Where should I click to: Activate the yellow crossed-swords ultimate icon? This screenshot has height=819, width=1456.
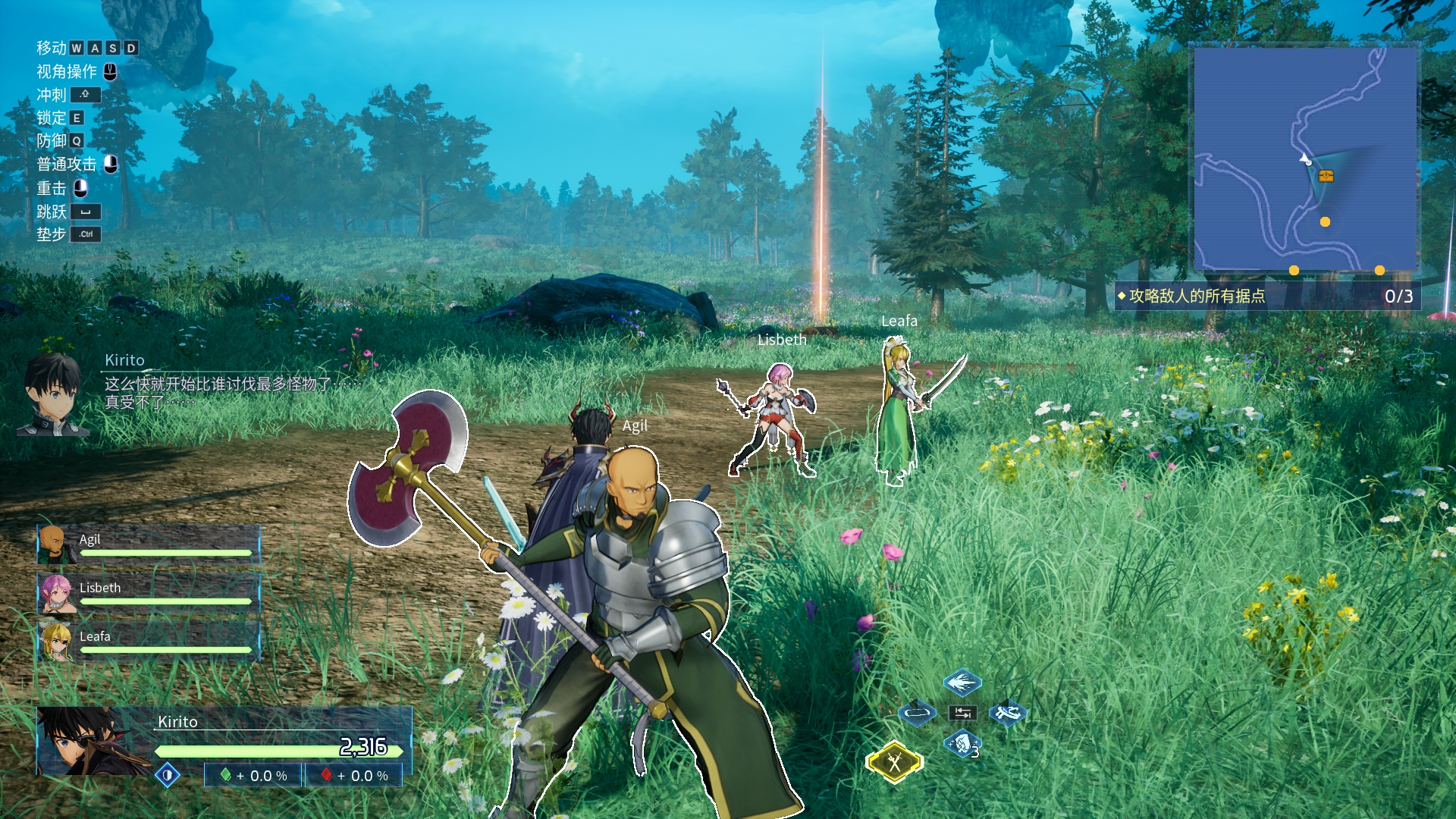point(894,761)
